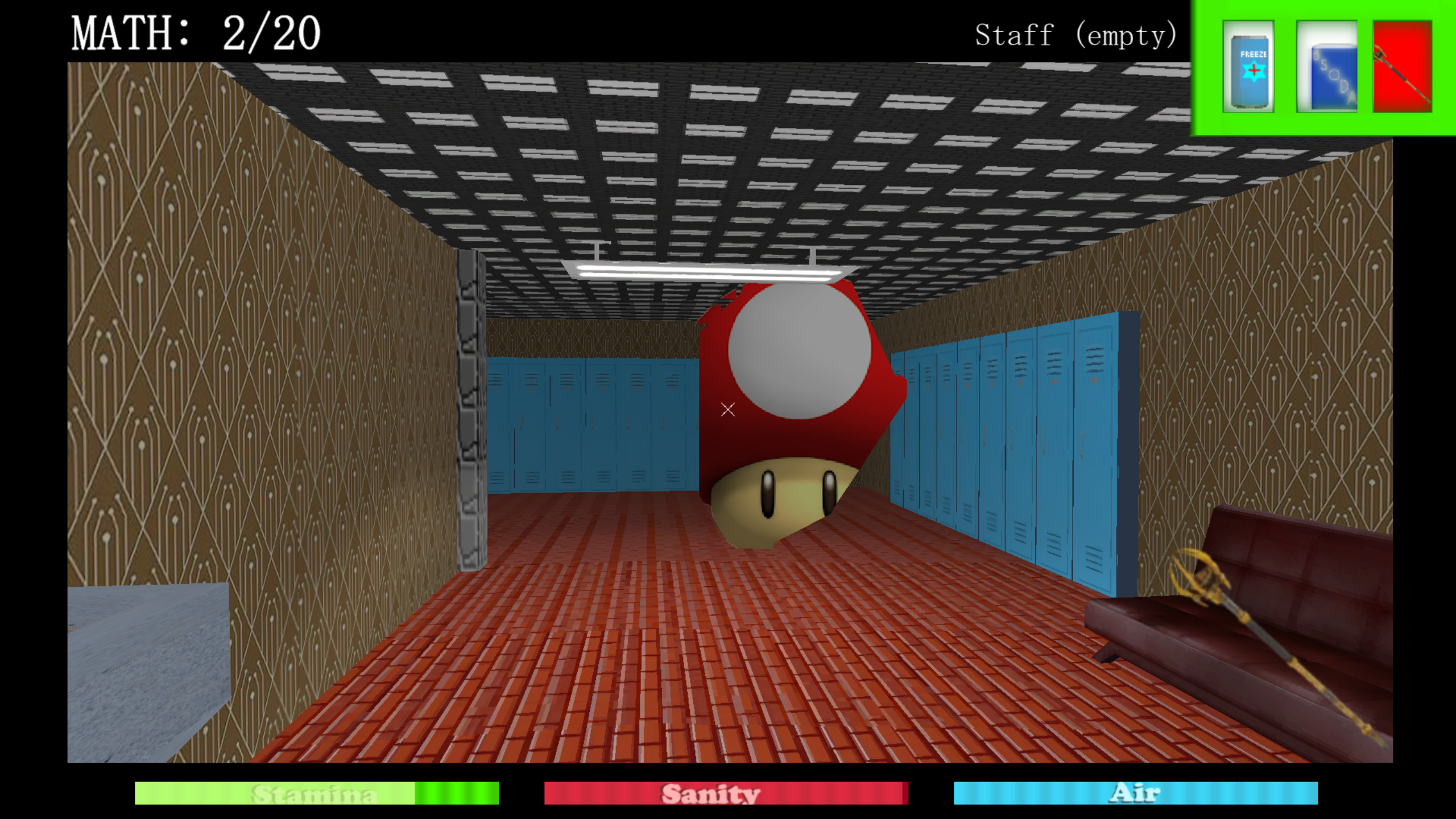Click the 'MATH: 2/20' score counter

point(196,32)
